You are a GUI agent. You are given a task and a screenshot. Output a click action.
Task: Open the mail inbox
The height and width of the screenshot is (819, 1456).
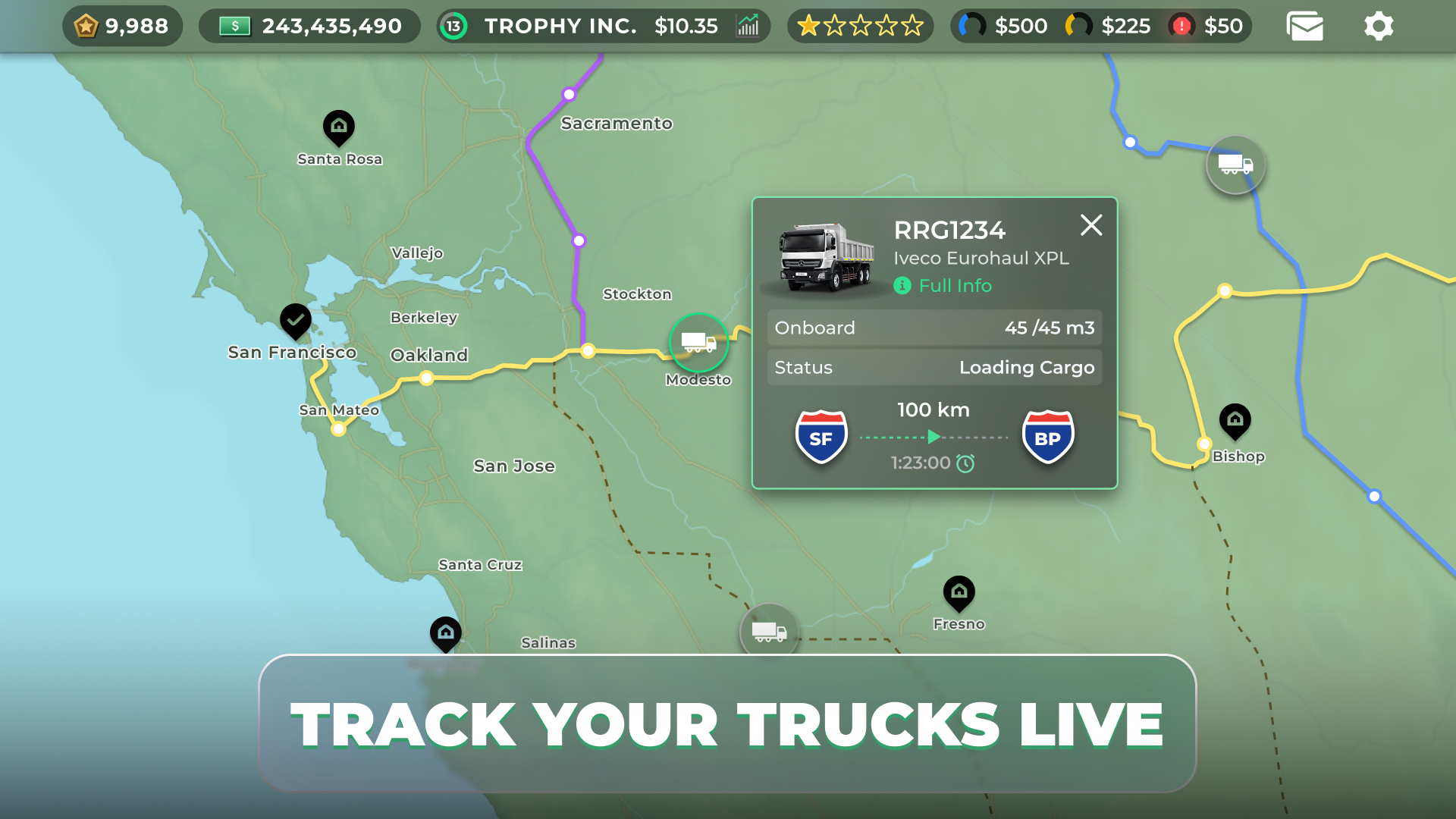(1304, 27)
